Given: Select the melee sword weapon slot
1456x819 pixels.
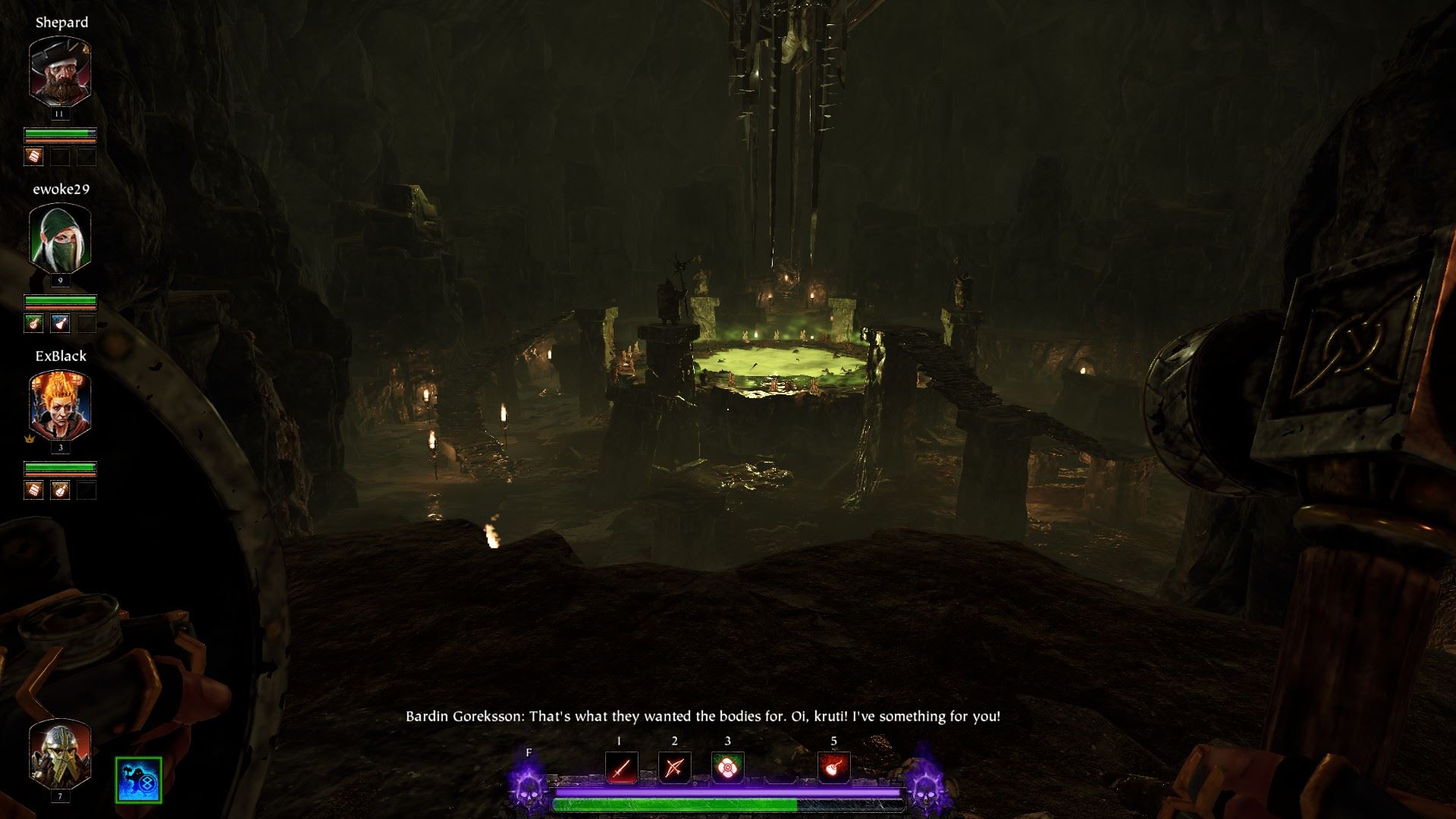Looking at the screenshot, I should point(621,768).
